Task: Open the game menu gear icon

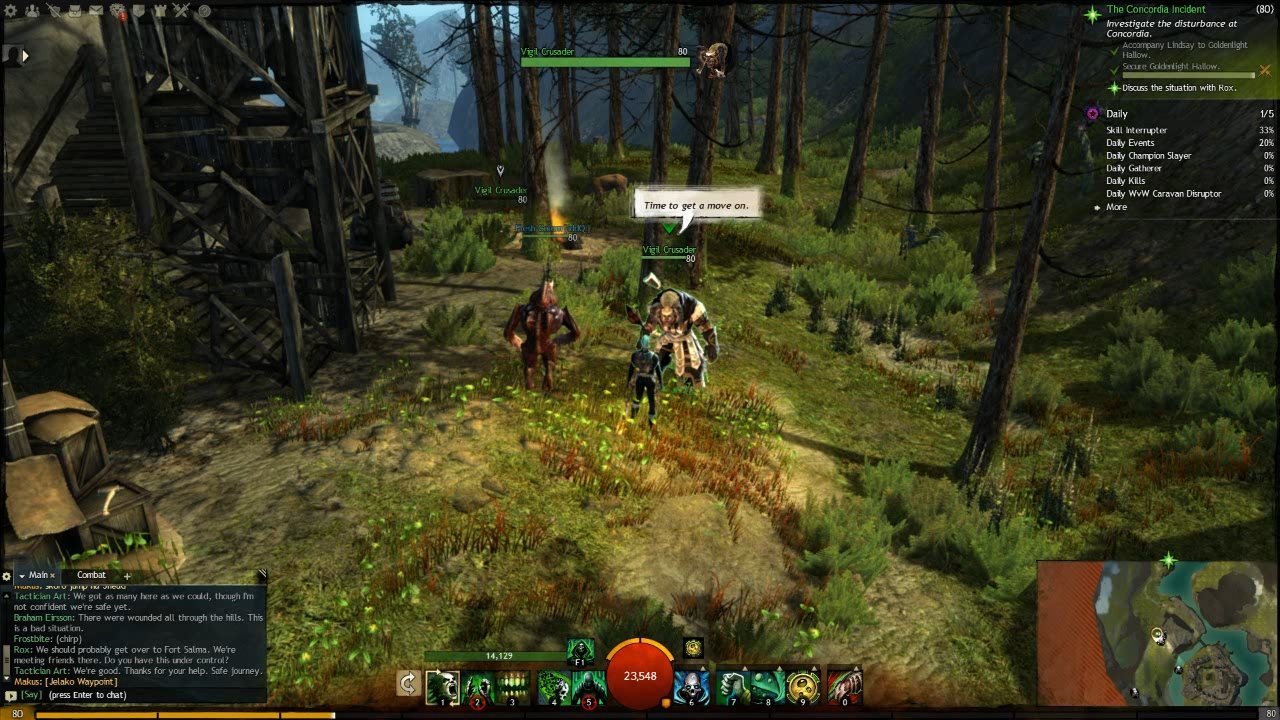Action: pos(8,11)
